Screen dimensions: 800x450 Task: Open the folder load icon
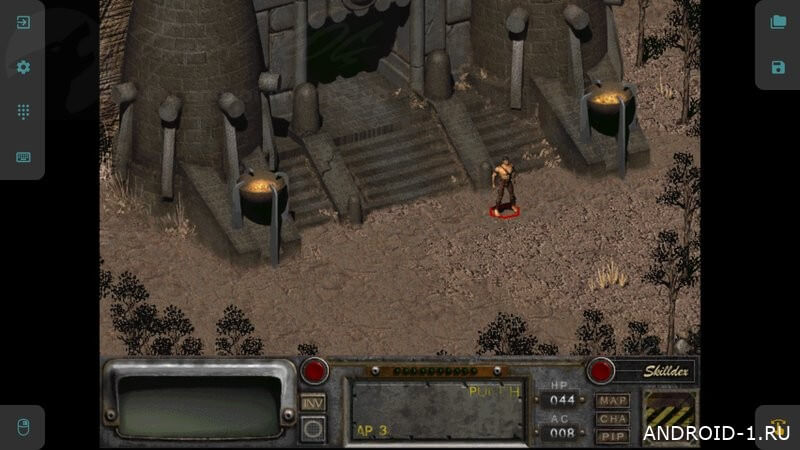click(778, 22)
